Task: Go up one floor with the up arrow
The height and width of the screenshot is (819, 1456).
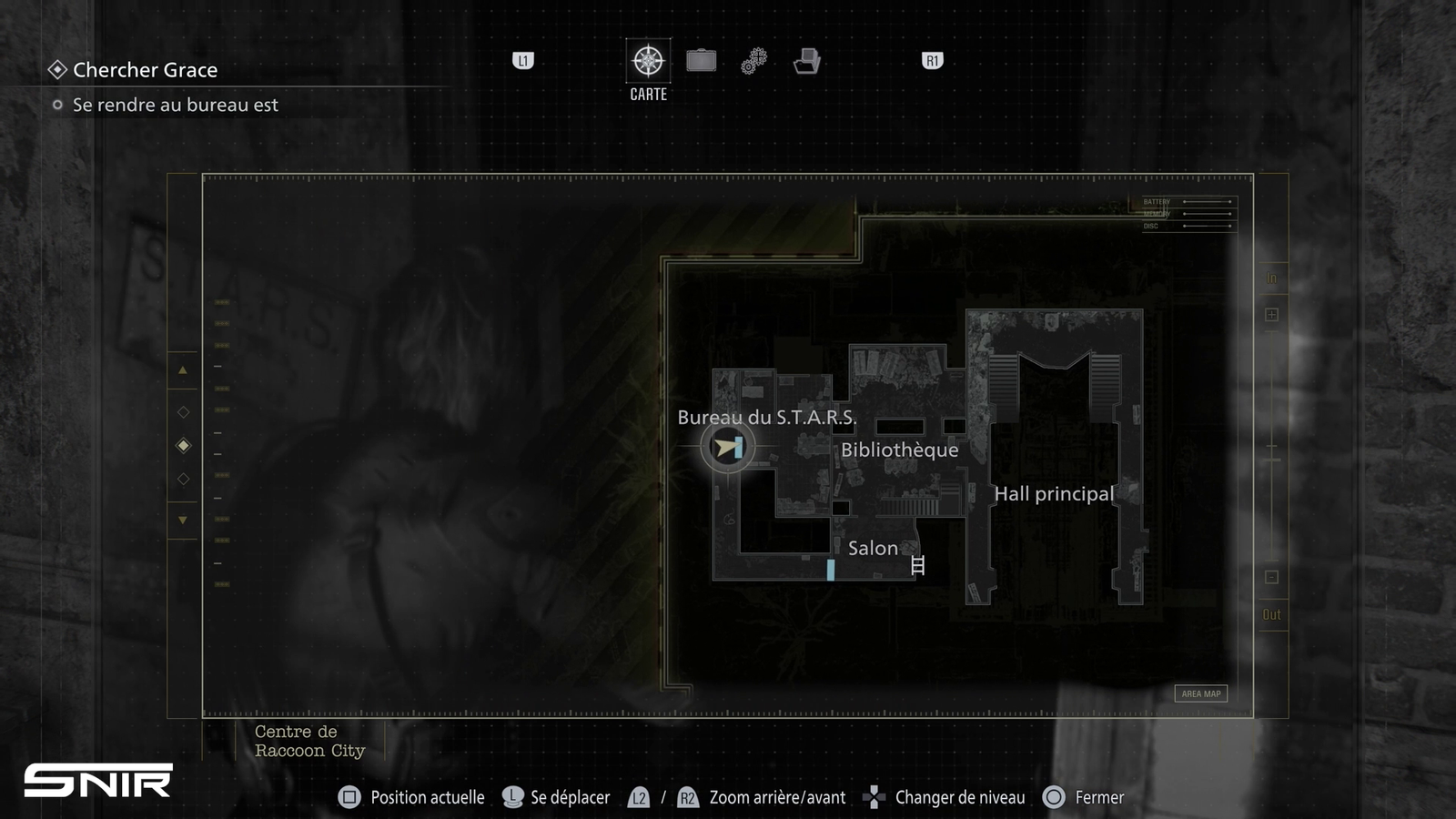Action: (183, 370)
